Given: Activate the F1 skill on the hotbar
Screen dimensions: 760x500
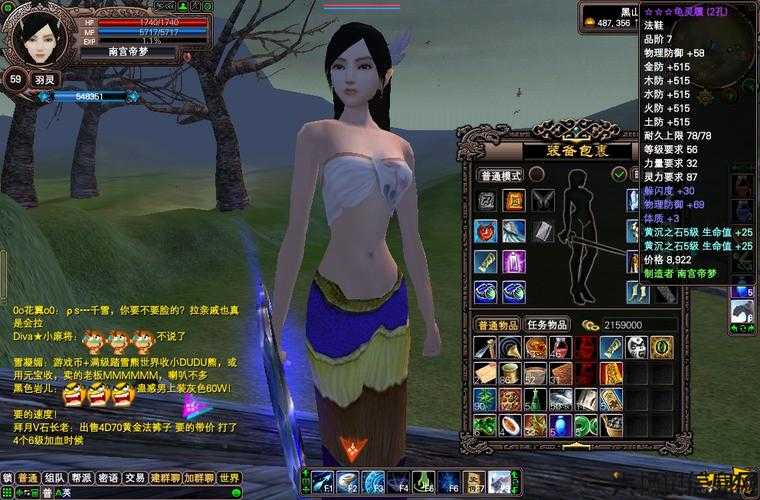Looking at the screenshot, I should pyautogui.click(x=322, y=481).
